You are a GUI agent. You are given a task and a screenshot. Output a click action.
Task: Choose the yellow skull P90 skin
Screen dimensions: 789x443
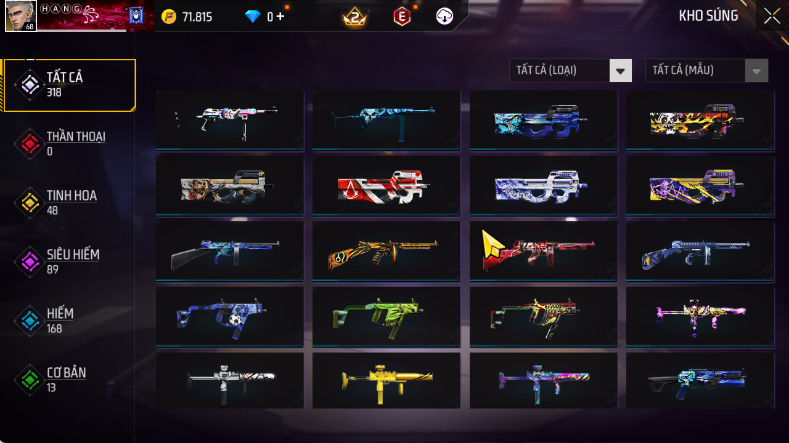[700, 120]
